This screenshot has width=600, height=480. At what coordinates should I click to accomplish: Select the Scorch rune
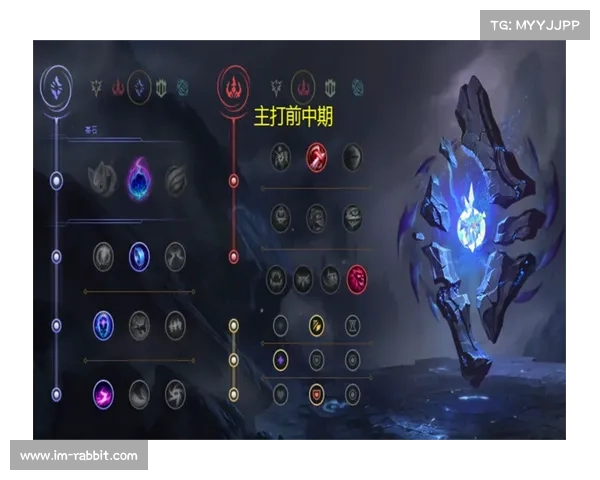[102, 393]
